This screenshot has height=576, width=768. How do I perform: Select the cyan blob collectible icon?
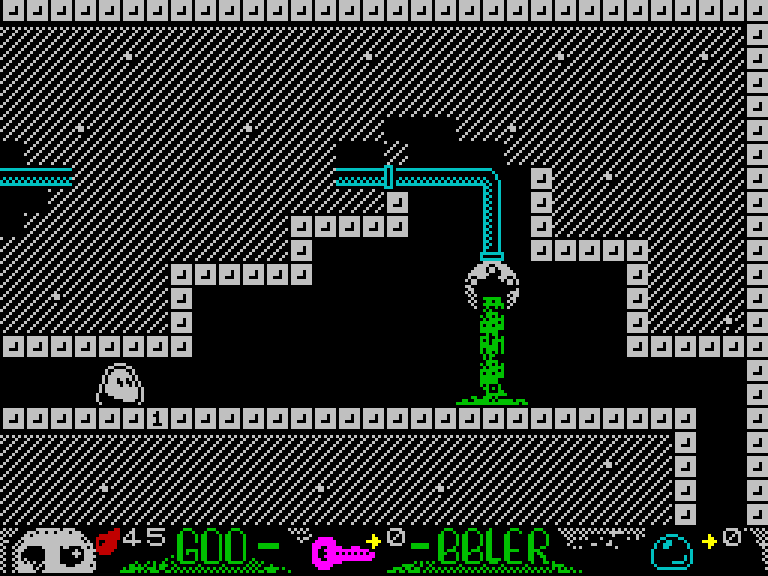[x=671, y=552]
